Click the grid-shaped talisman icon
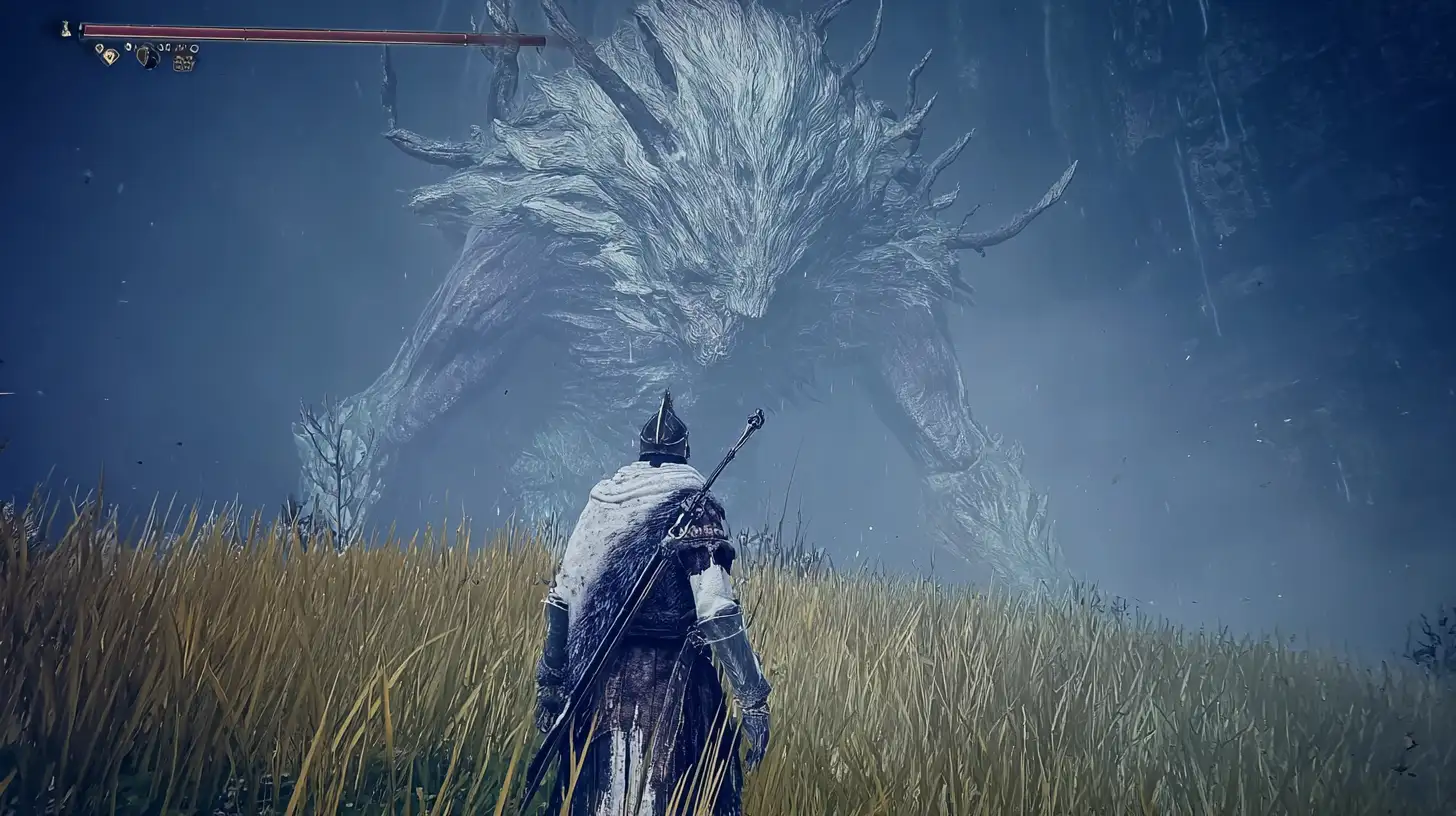Screen dimensions: 1456x816 183,62
